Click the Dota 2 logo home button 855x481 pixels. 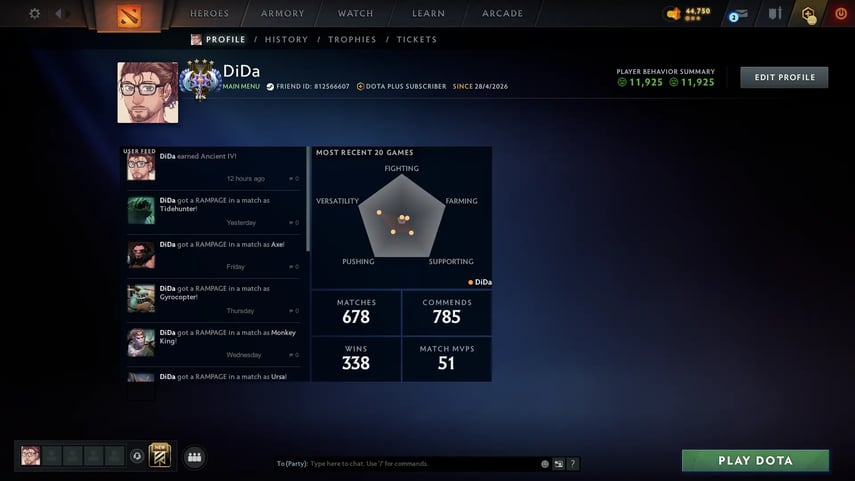130,15
